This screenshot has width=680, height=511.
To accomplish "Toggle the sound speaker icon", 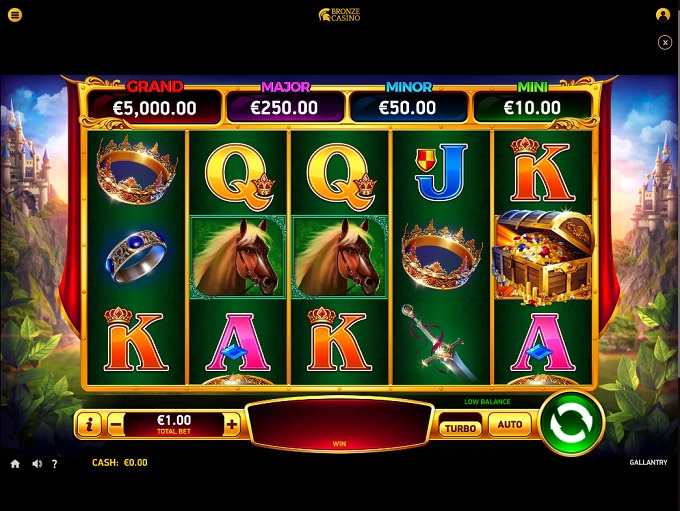I will coord(37,464).
